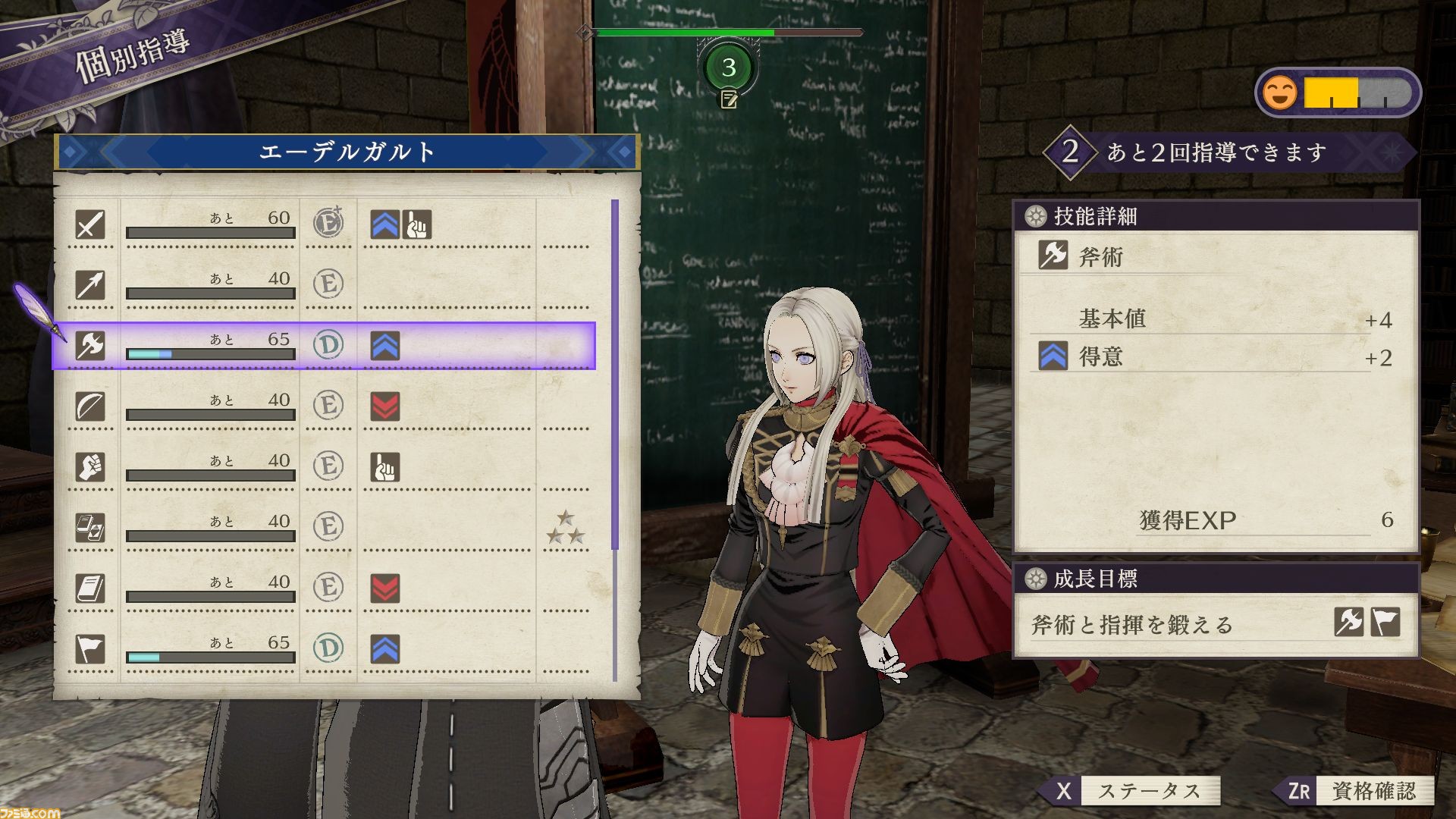Select the sword skill icon
The height and width of the screenshot is (819, 1456).
click(x=91, y=225)
